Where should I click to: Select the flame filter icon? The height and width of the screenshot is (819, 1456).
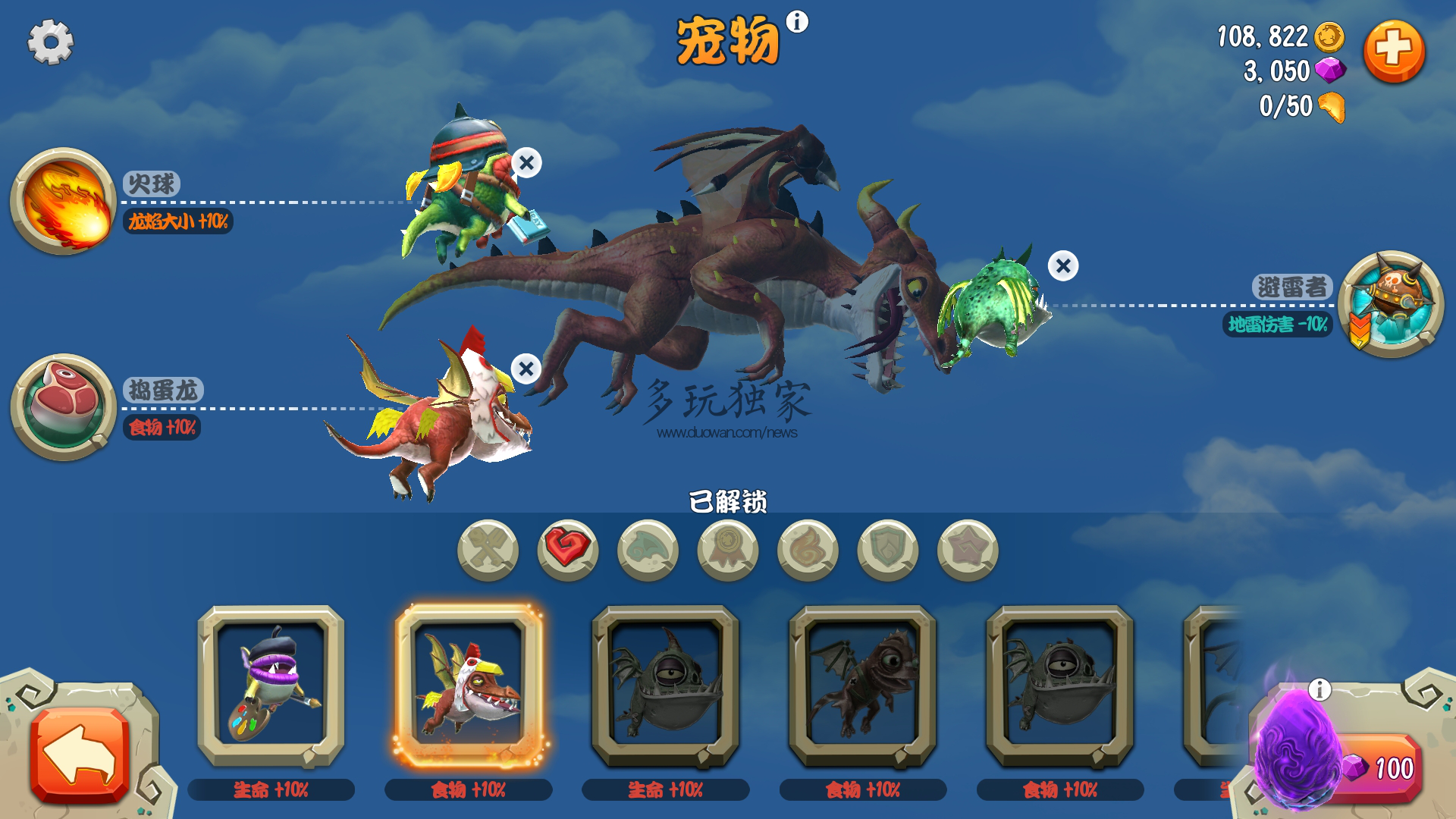[x=806, y=551]
